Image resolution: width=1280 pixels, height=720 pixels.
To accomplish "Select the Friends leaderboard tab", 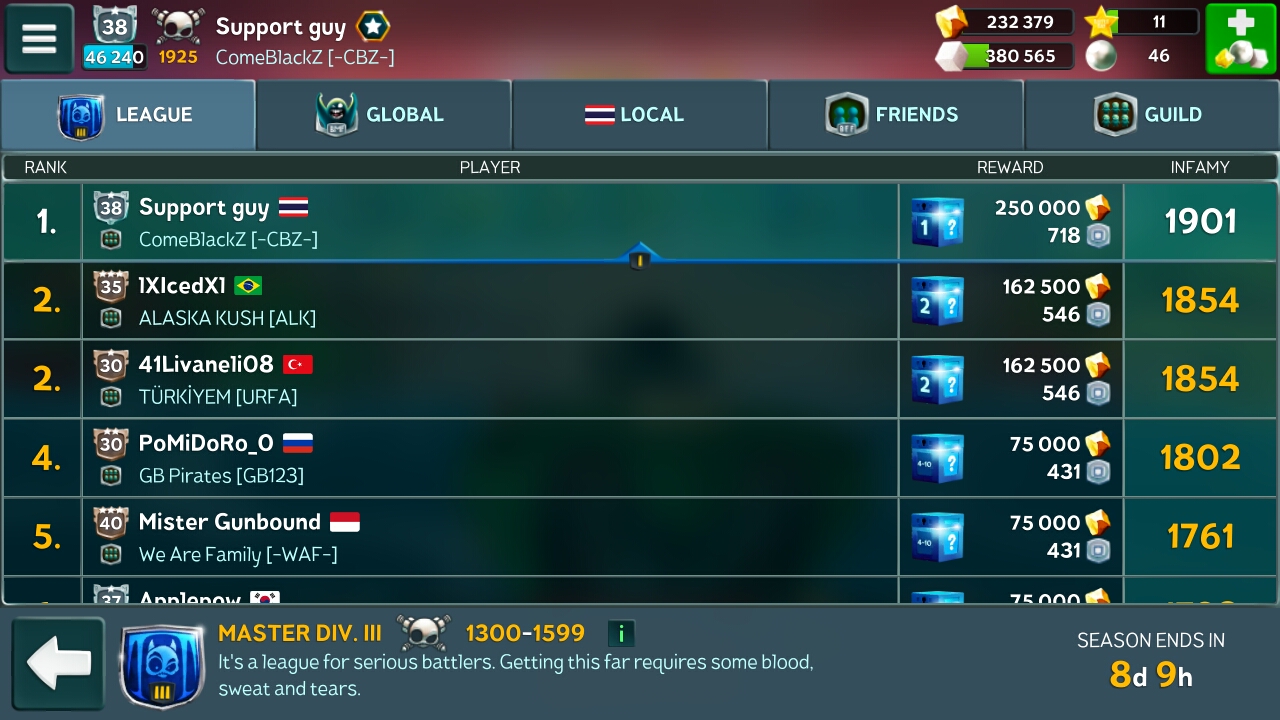I will coord(896,115).
